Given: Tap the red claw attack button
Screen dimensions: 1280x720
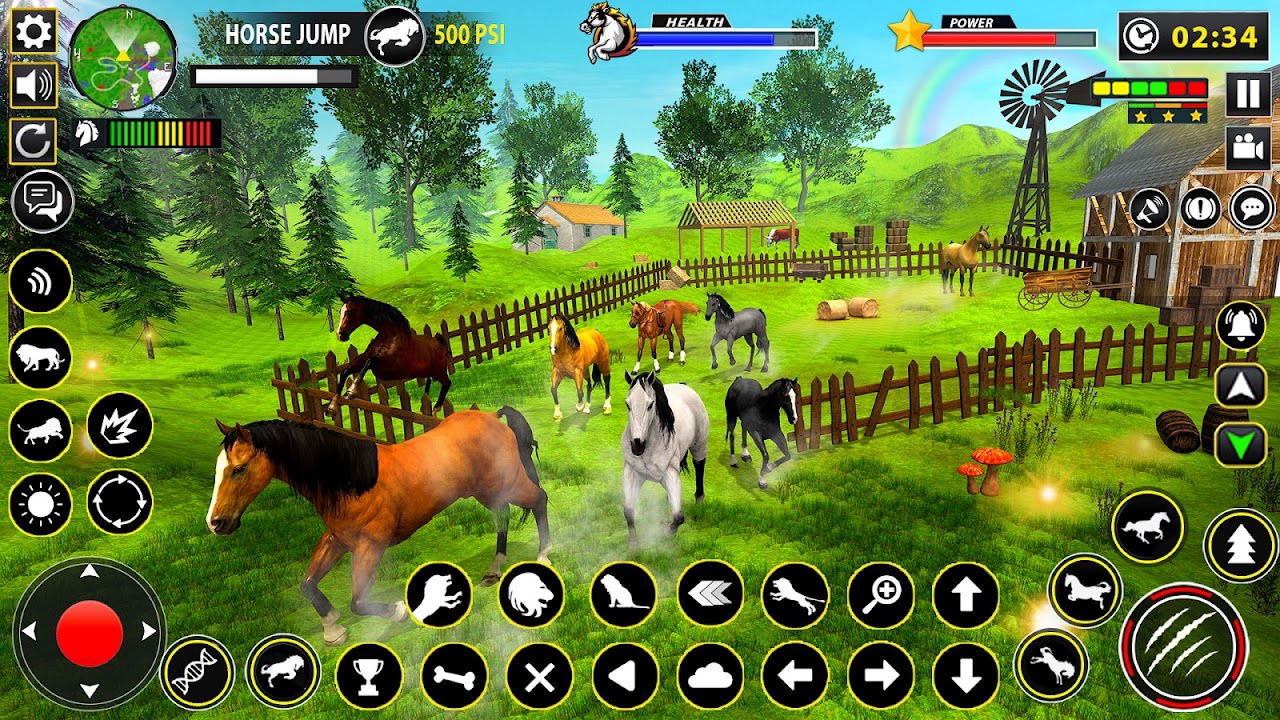Looking at the screenshot, I should click(x=1183, y=646).
